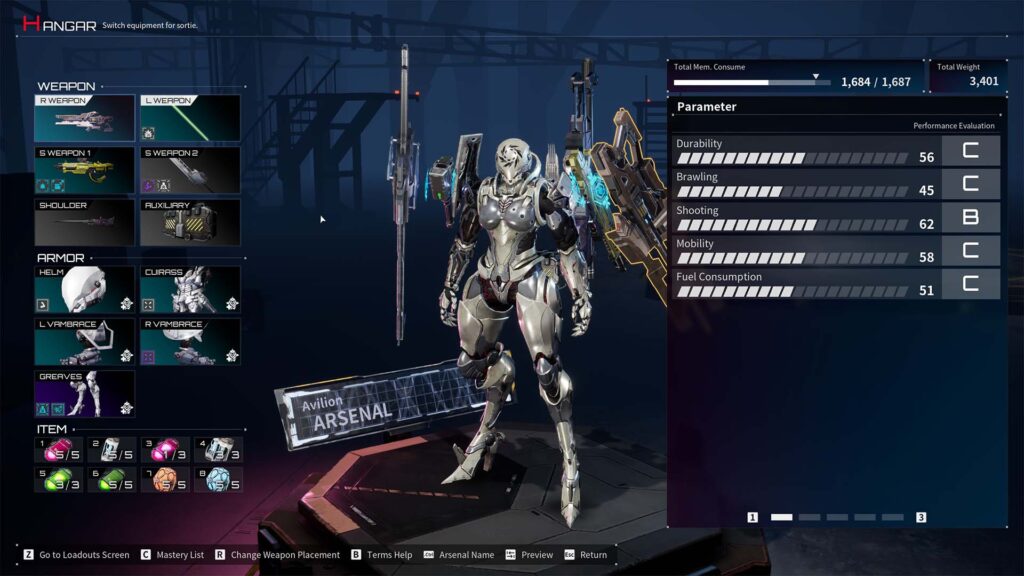This screenshot has width=1024, height=576.
Task: Select the Greaves armor slot
Action: pyautogui.click(x=85, y=394)
